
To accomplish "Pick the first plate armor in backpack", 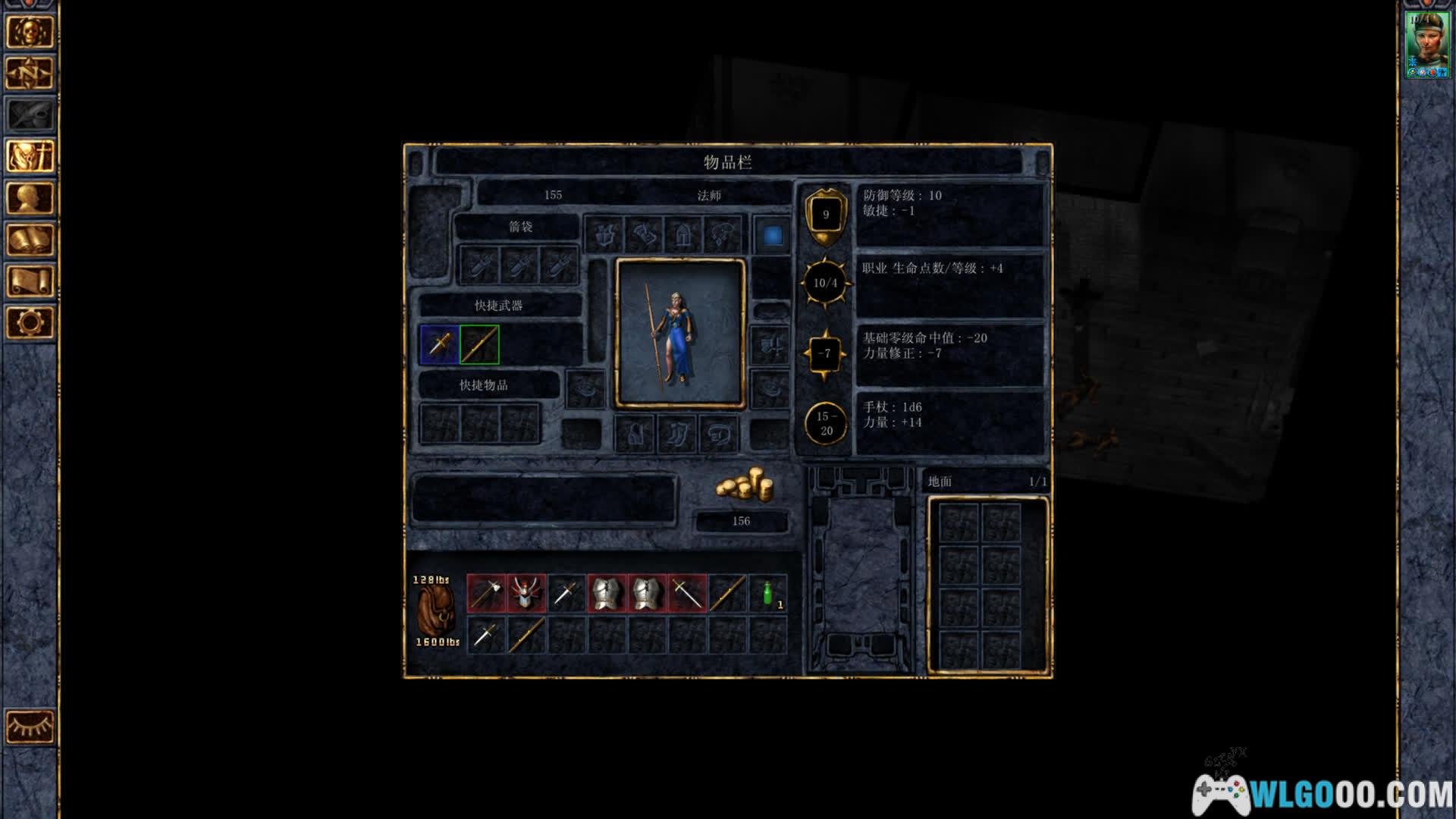I will click(607, 593).
